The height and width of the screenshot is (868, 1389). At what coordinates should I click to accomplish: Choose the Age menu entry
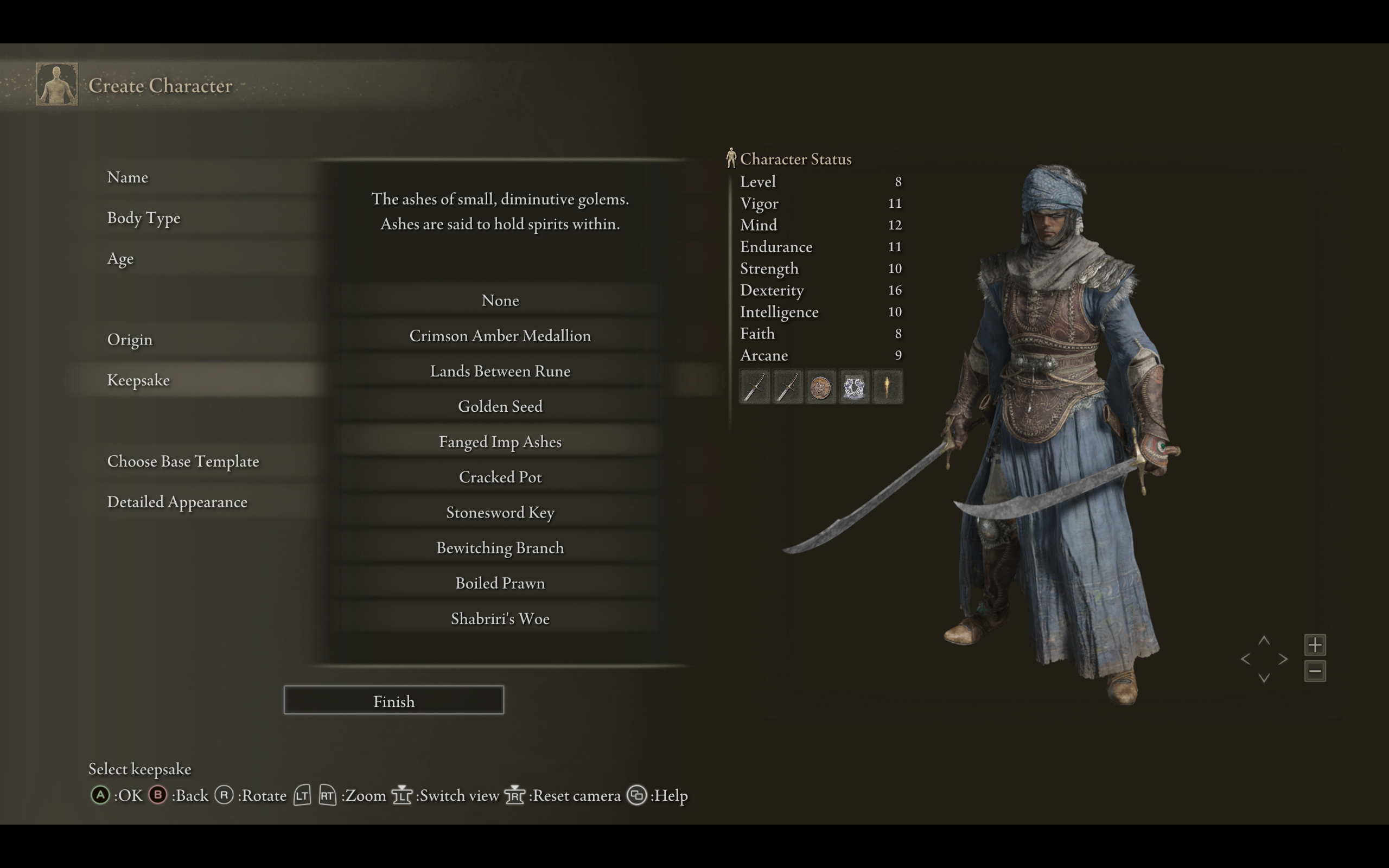coord(120,259)
